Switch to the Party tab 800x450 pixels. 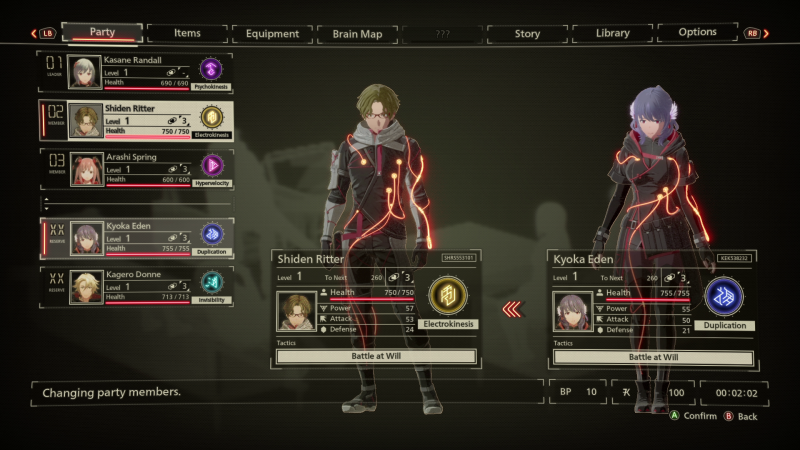coord(102,33)
